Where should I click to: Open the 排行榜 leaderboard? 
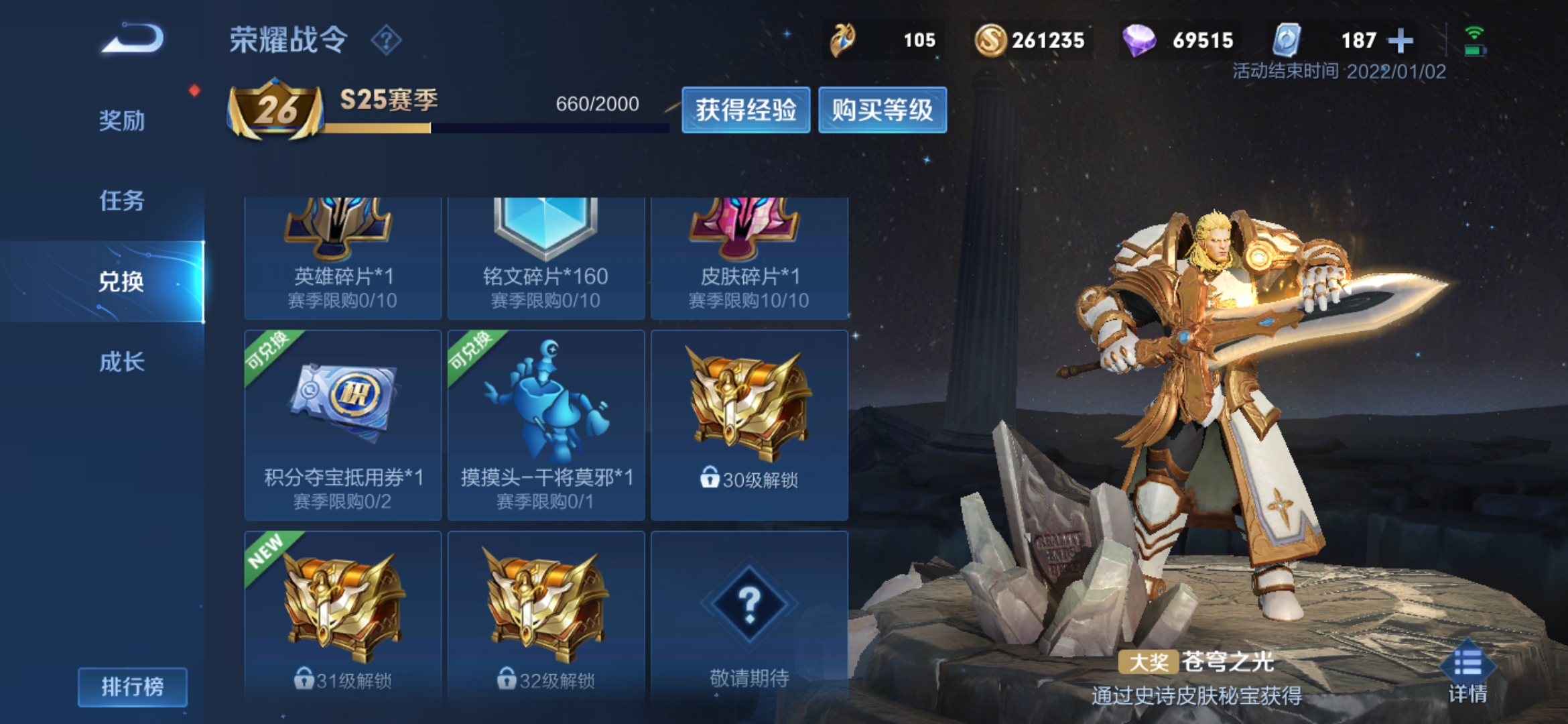pos(132,686)
